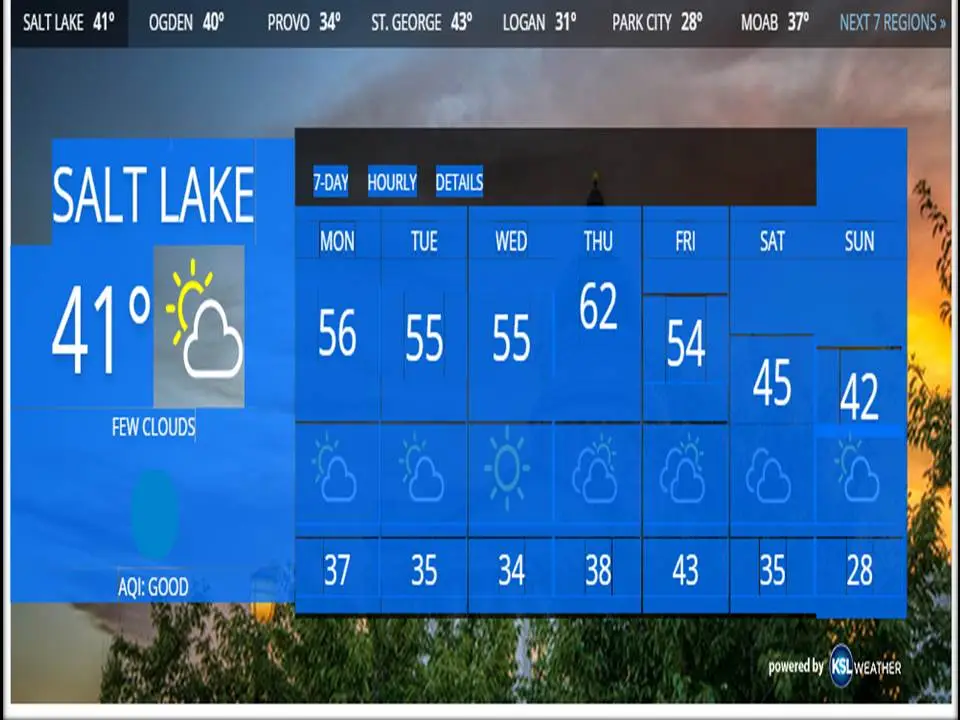Viewport: 960px width, 720px height.
Task: Open the 7-Day forecast tab
Action: click(330, 182)
